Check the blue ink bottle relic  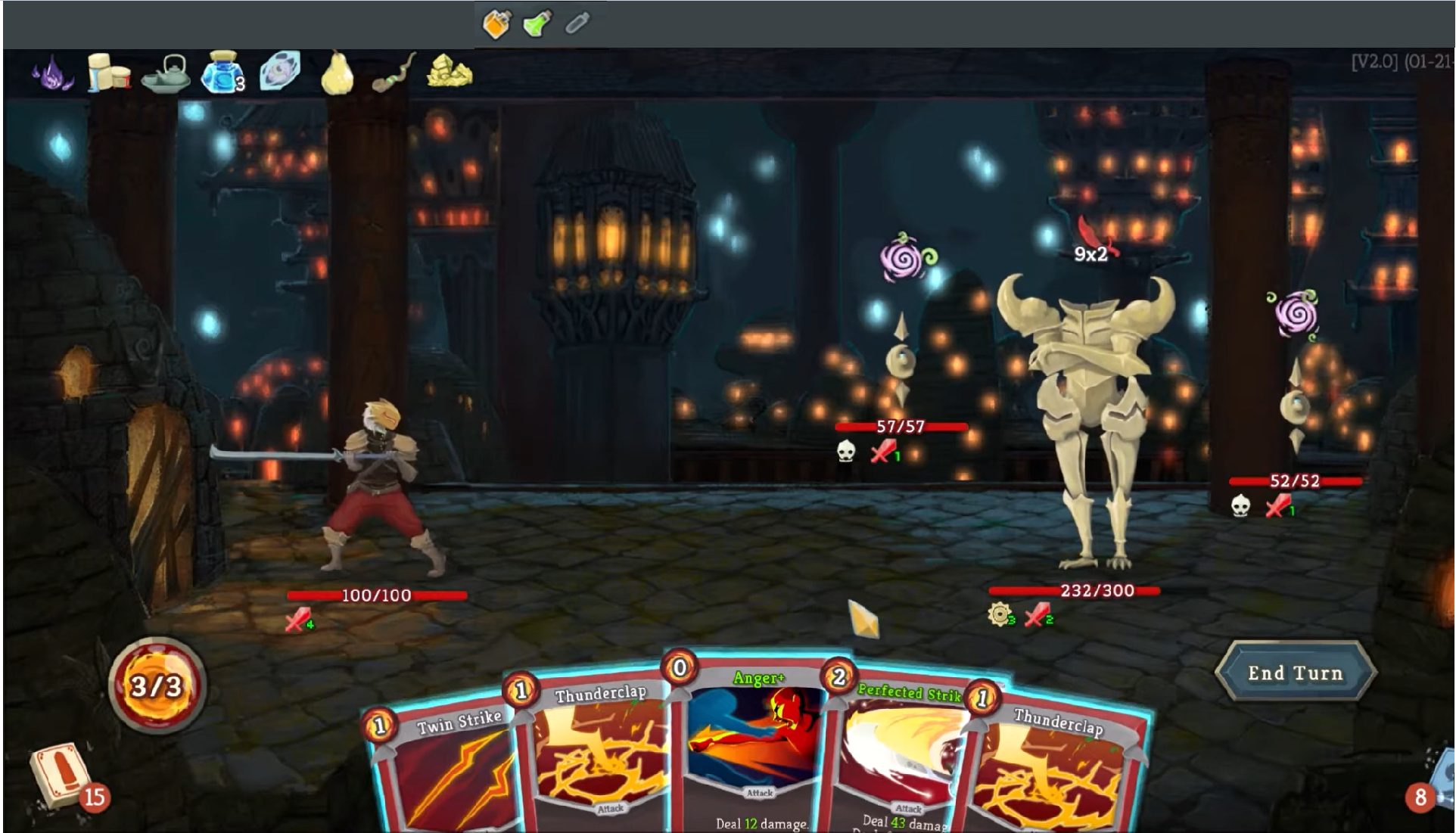[223, 73]
